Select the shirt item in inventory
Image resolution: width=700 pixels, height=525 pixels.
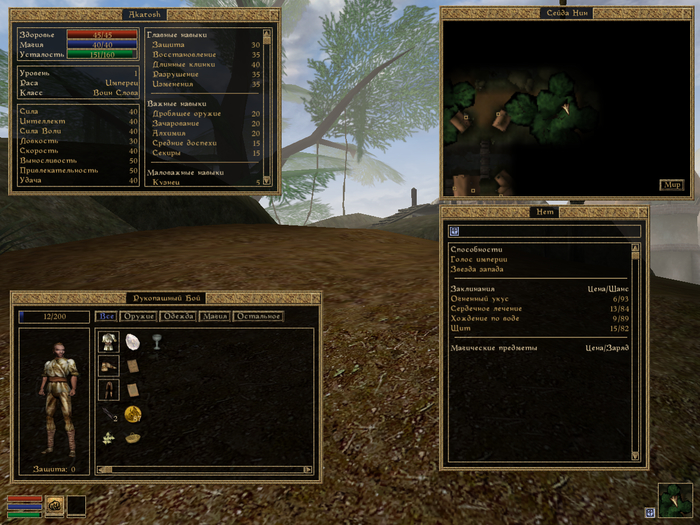[108, 341]
